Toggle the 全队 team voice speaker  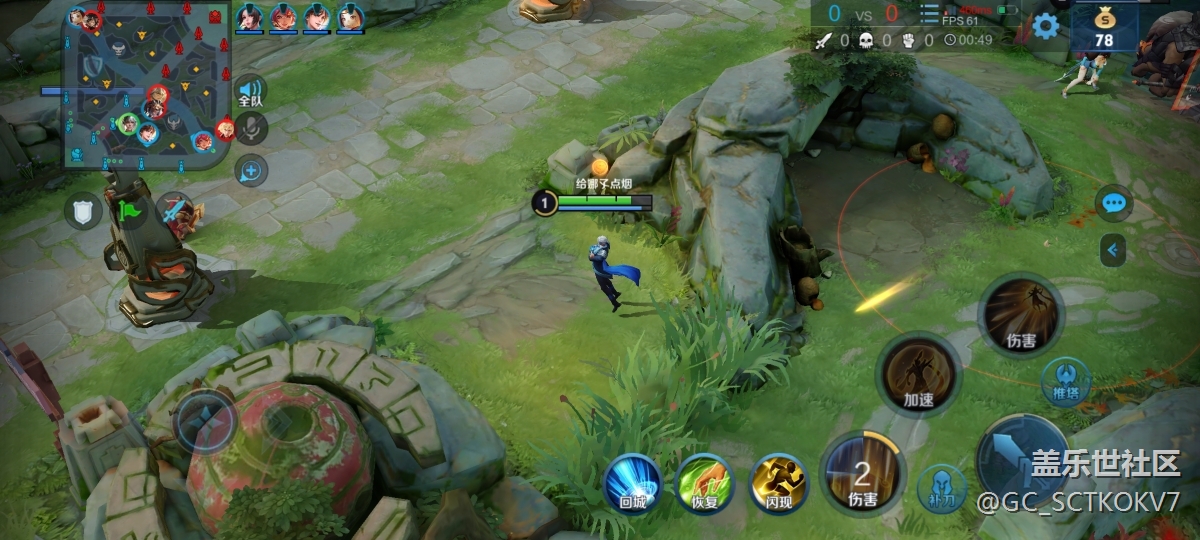pyautogui.click(x=250, y=92)
